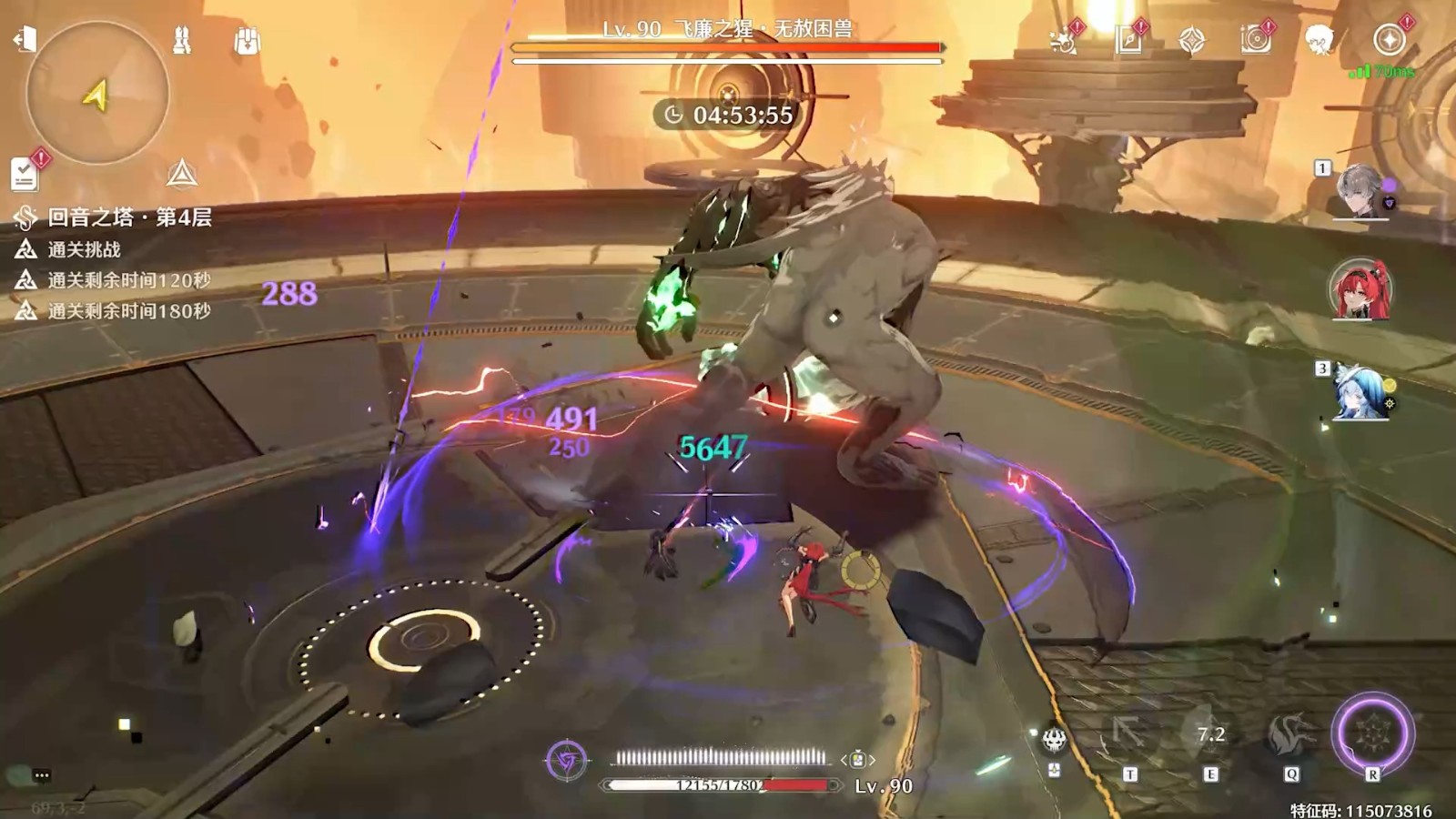The image size is (1456, 819).
Task: Switch to the grey-haired character in slot 1
Action: 1360,191
